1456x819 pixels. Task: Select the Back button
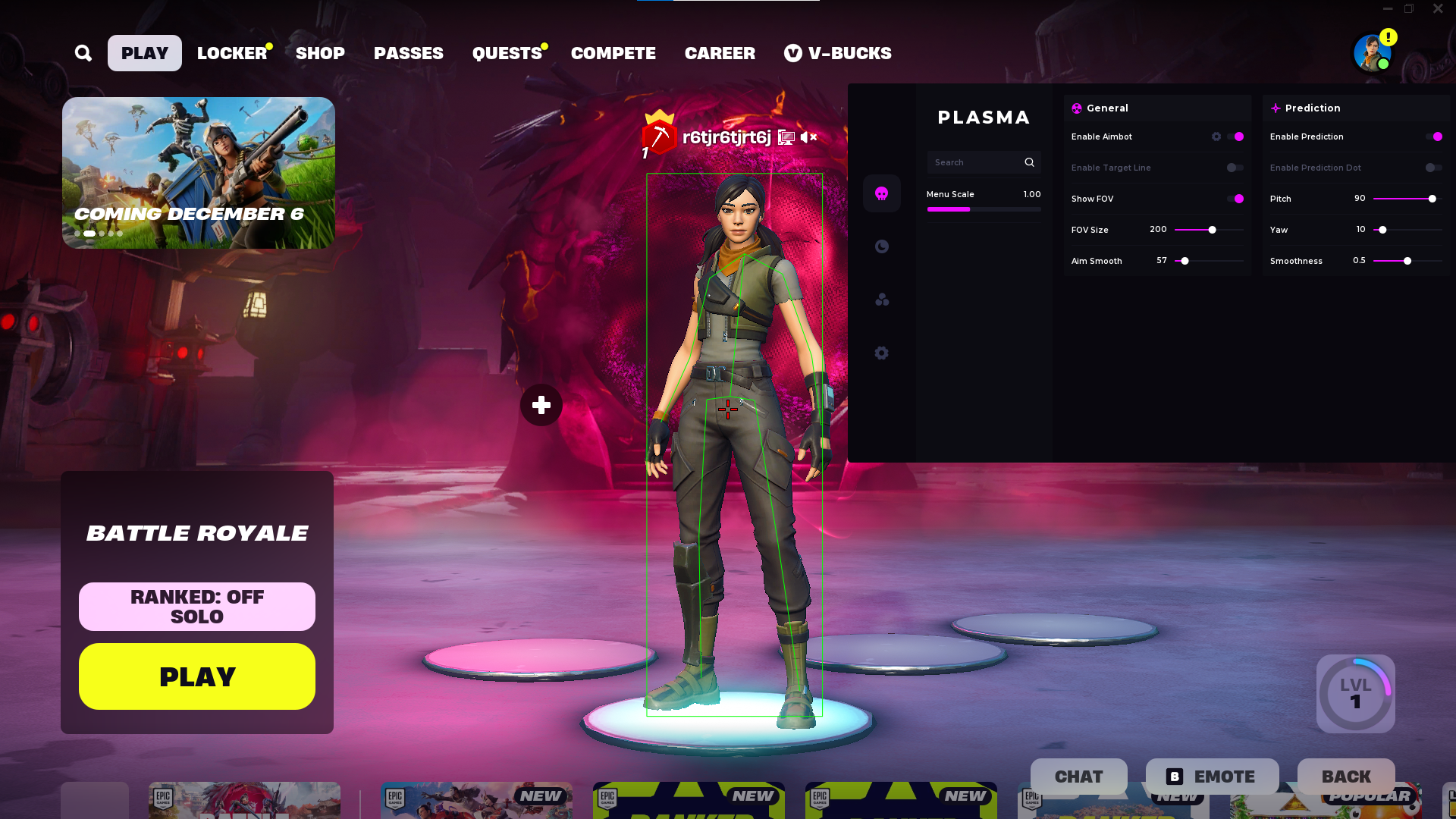pos(1346,777)
